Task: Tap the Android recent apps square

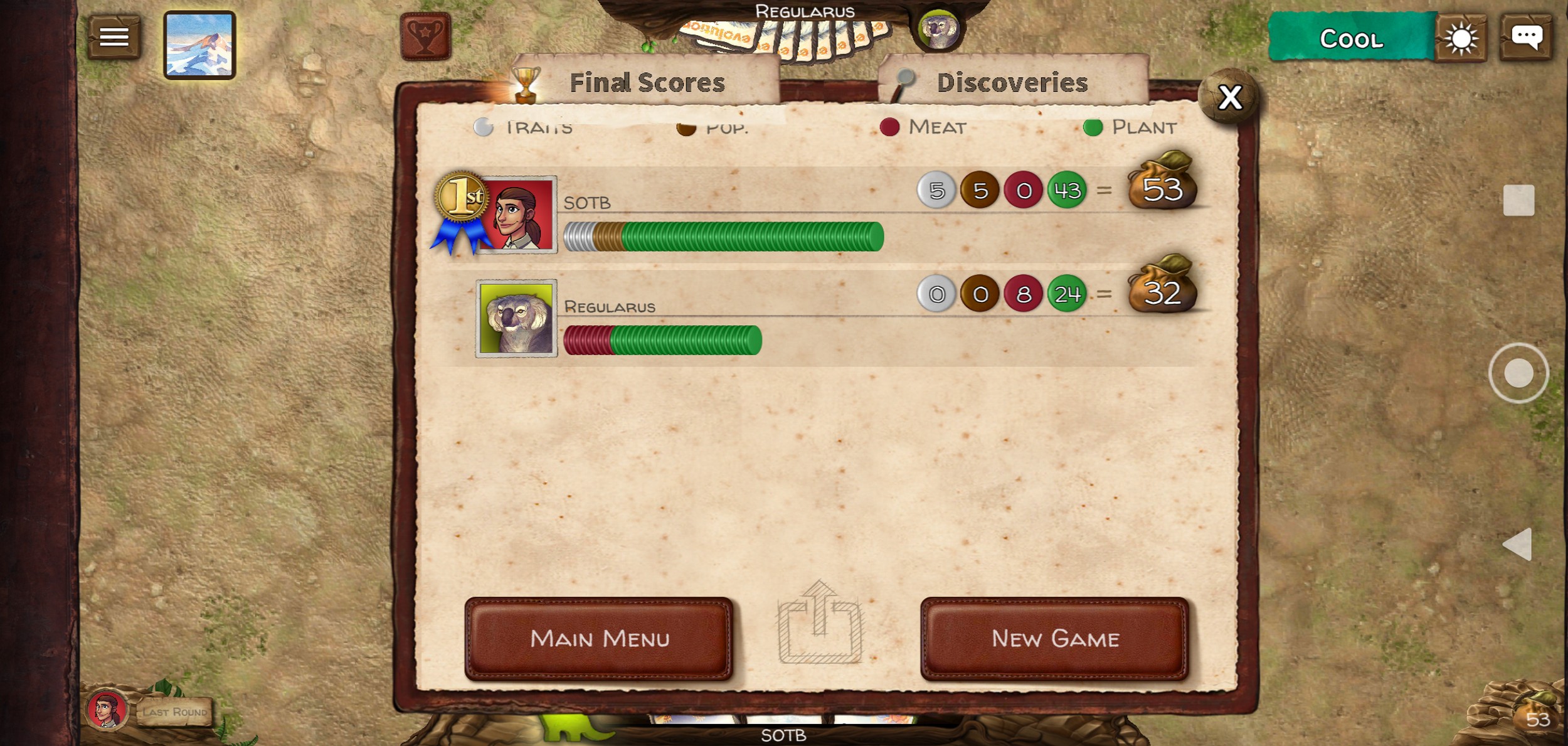Action: (x=1518, y=201)
